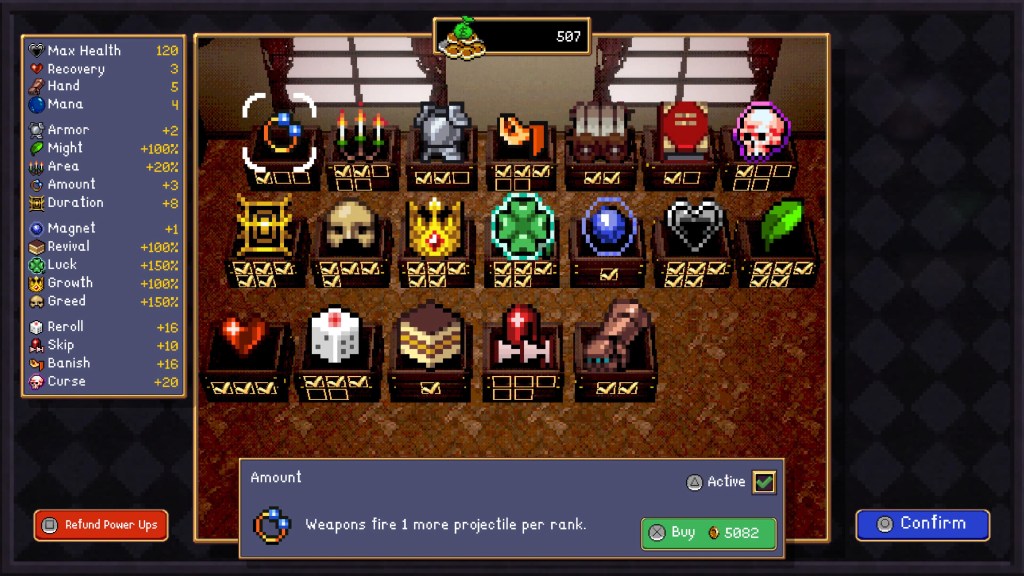Select the blue orb Magnet power-up

coord(608,227)
